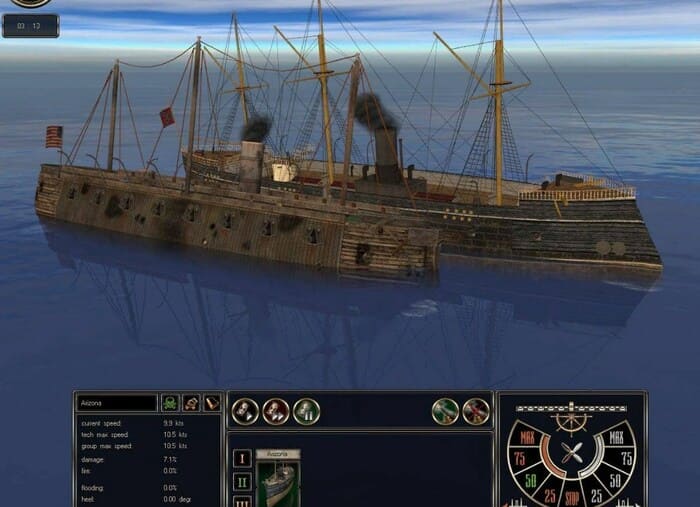Click the green skull icon button
This screenshot has width=700, height=507.
tap(170, 402)
